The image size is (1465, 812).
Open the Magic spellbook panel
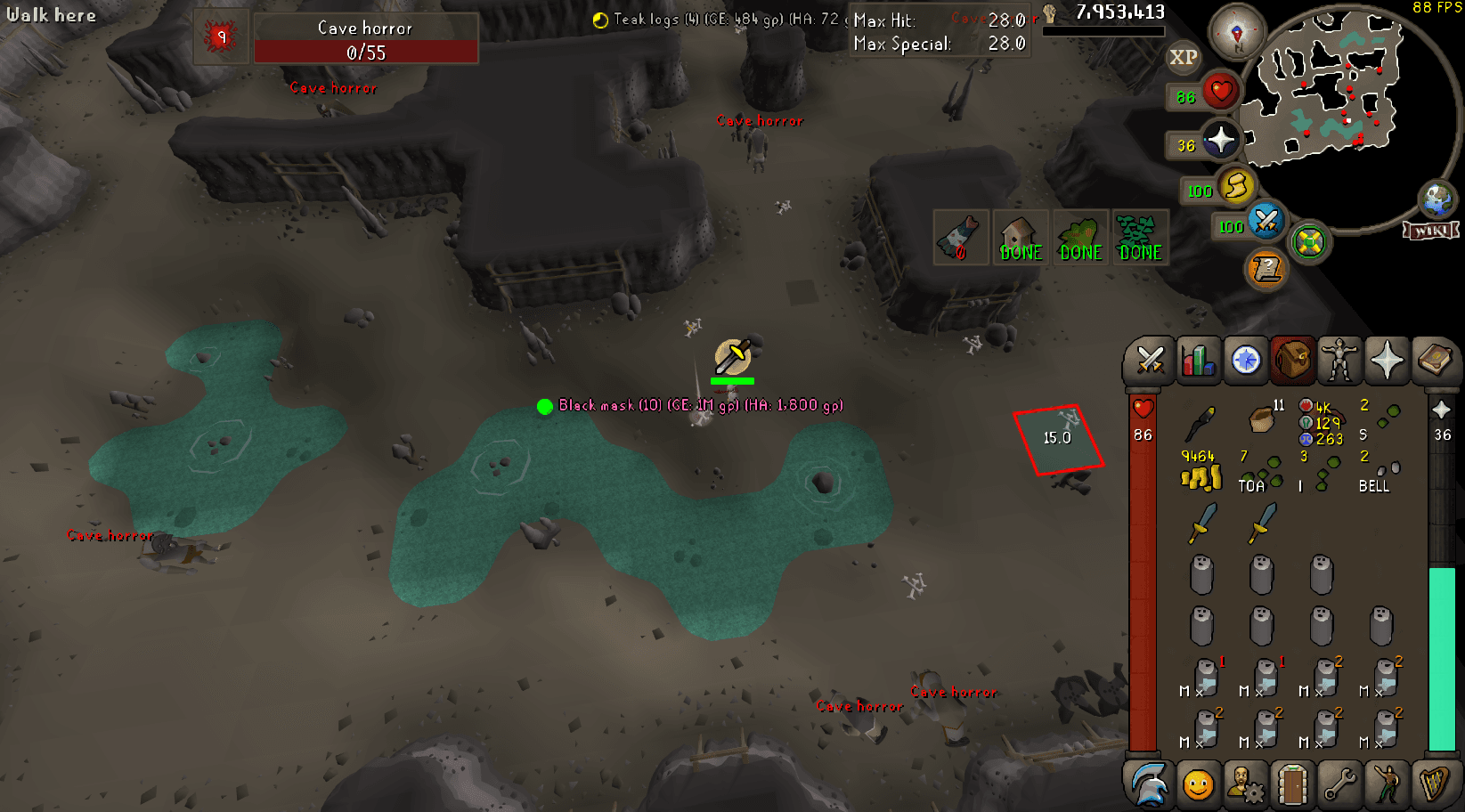(x=1436, y=361)
